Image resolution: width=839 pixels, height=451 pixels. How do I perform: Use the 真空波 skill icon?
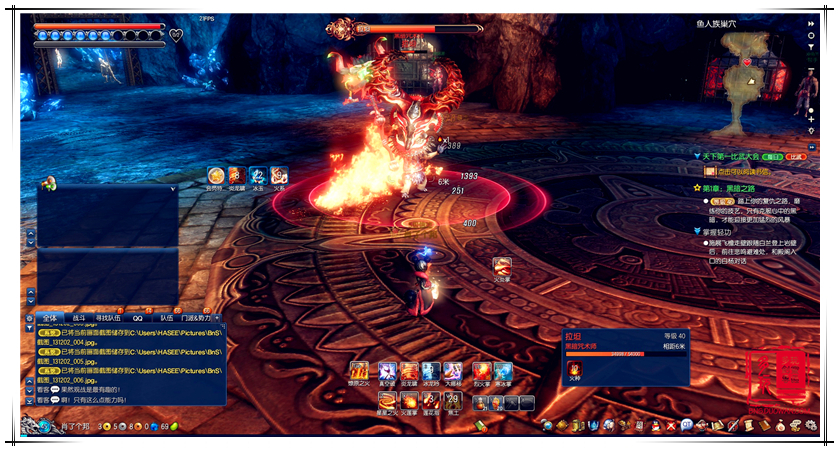(385, 372)
